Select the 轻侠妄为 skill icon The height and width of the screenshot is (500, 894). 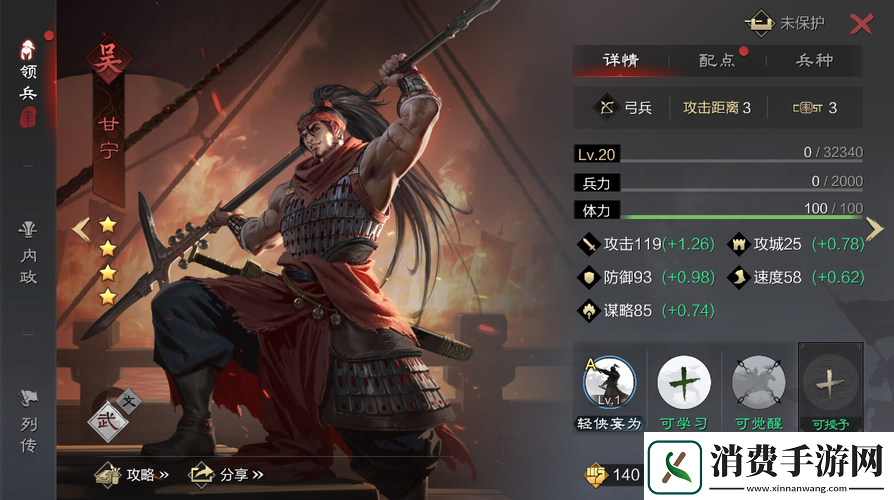tap(610, 387)
